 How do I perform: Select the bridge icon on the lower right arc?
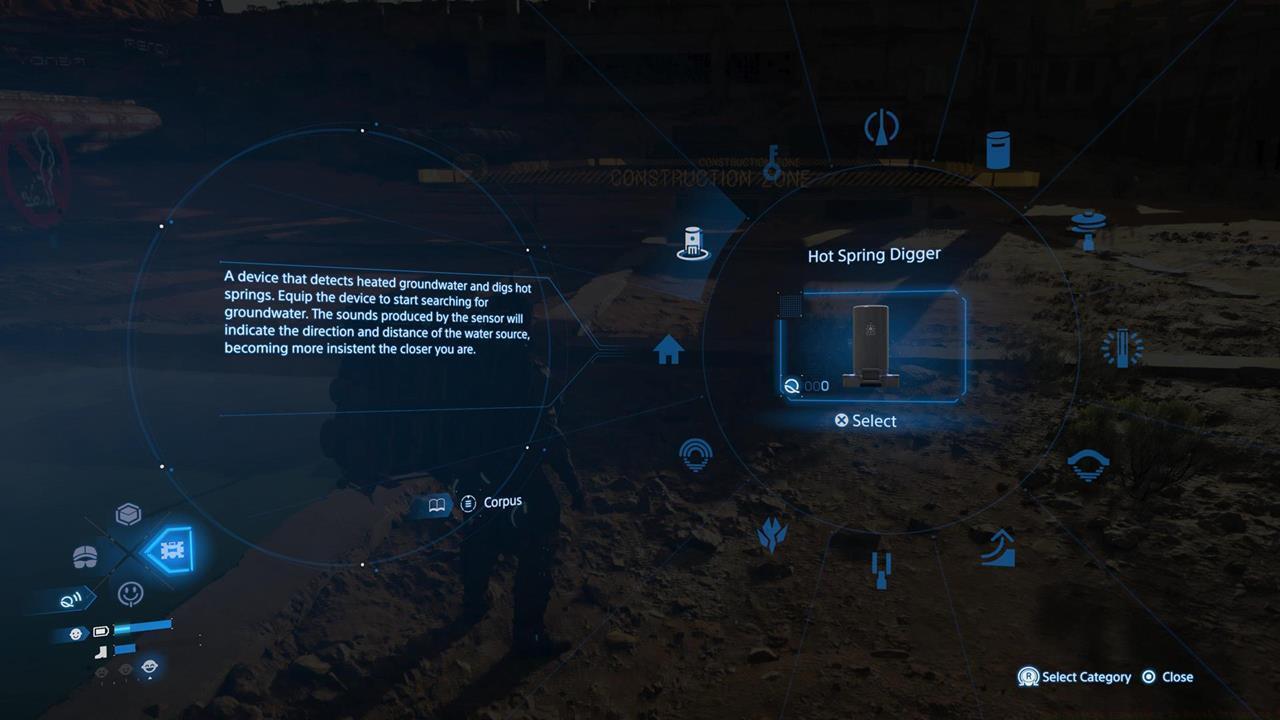(1089, 462)
